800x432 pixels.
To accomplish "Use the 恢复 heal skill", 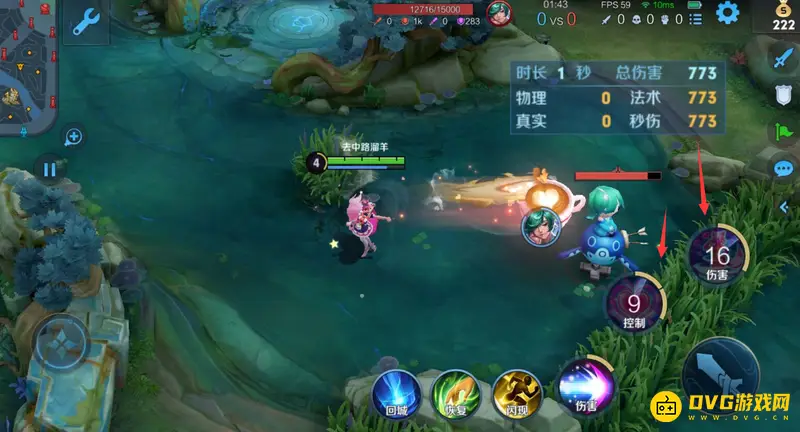I will pos(456,394).
